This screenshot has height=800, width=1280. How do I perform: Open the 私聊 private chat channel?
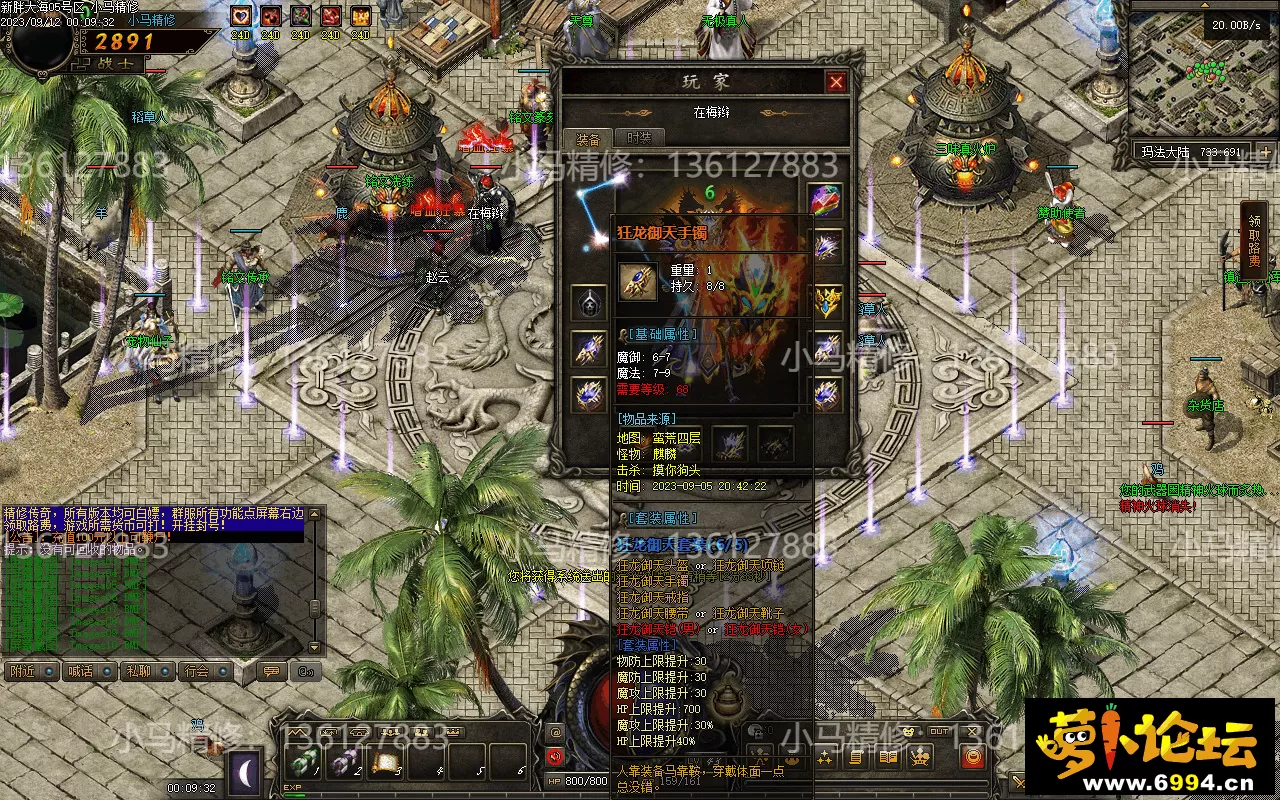click(x=139, y=671)
